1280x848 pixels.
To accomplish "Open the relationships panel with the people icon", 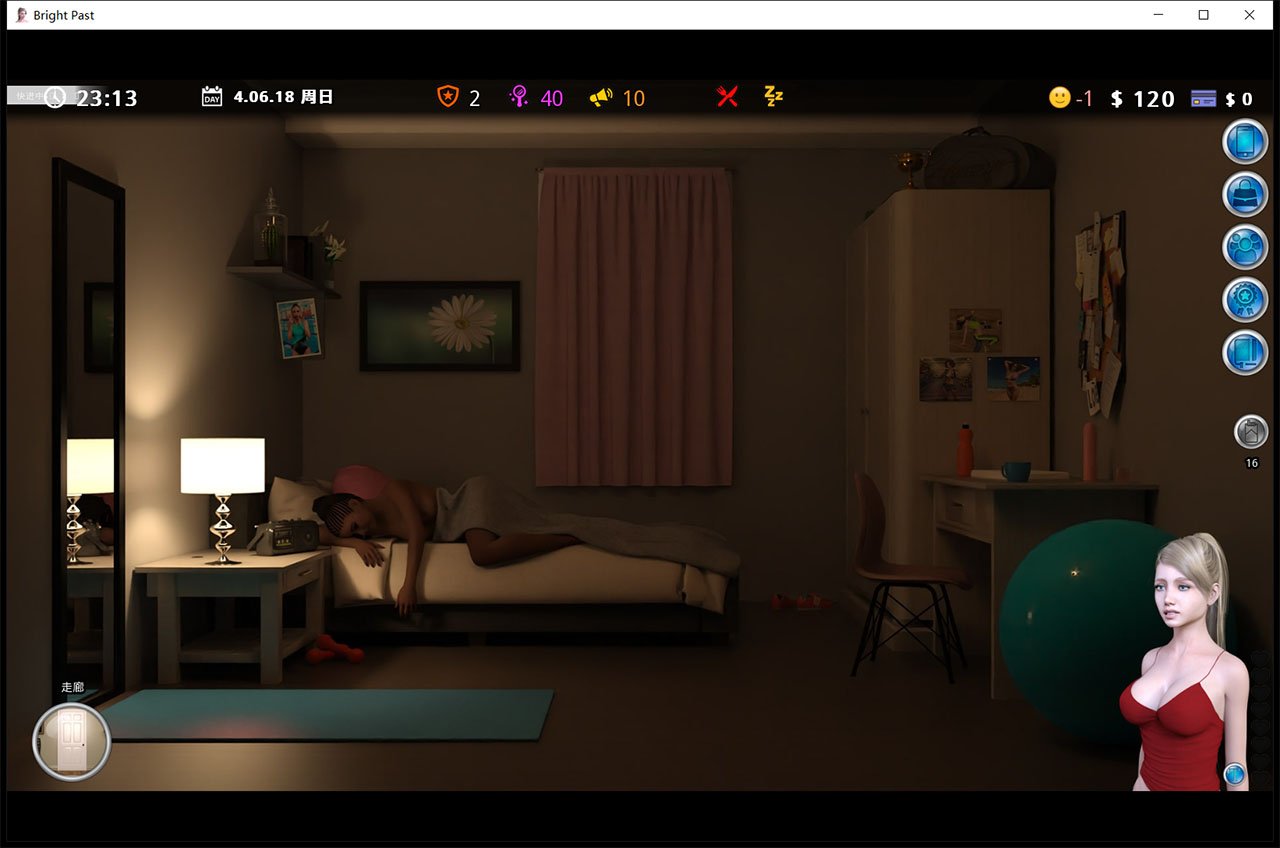I will pyautogui.click(x=1245, y=247).
